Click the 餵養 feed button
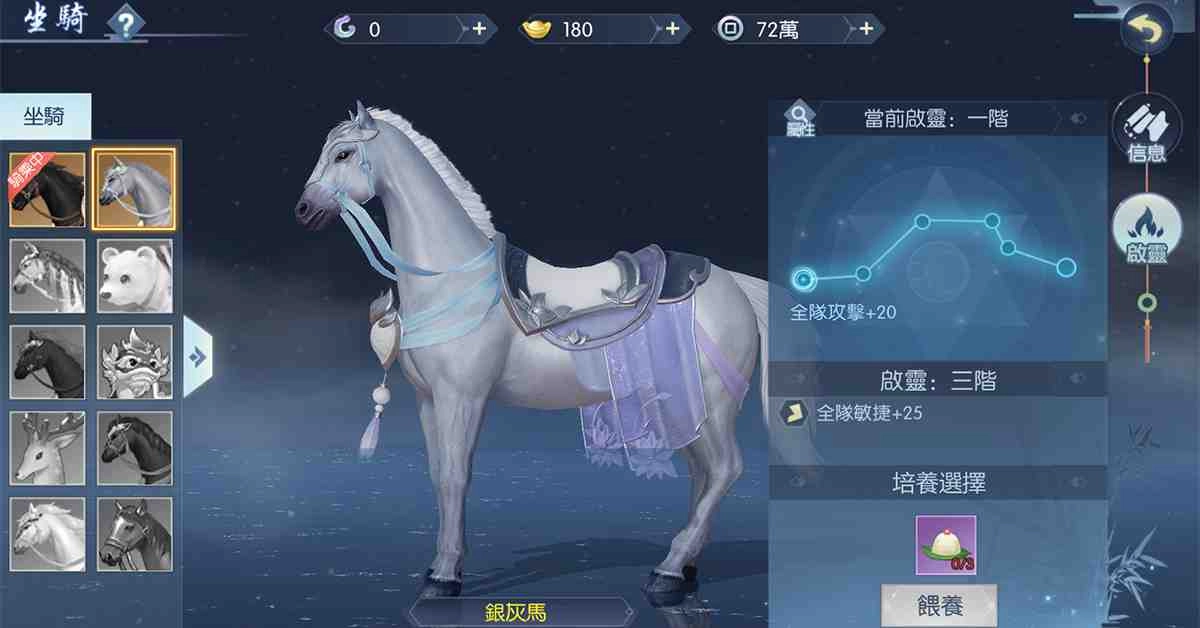 (x=938, y=605)
